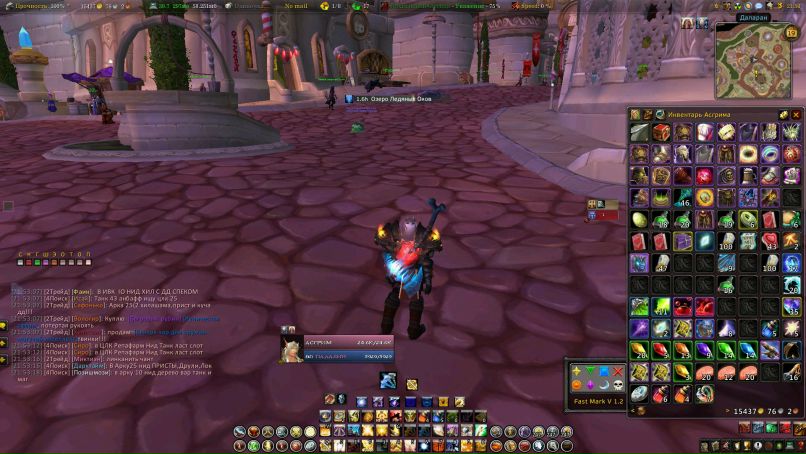Image resolution: width=806 pixels, height=454 pixels.
Task: Select the green triangle marker in Fast Mark
Action: [x=591, y=372]
